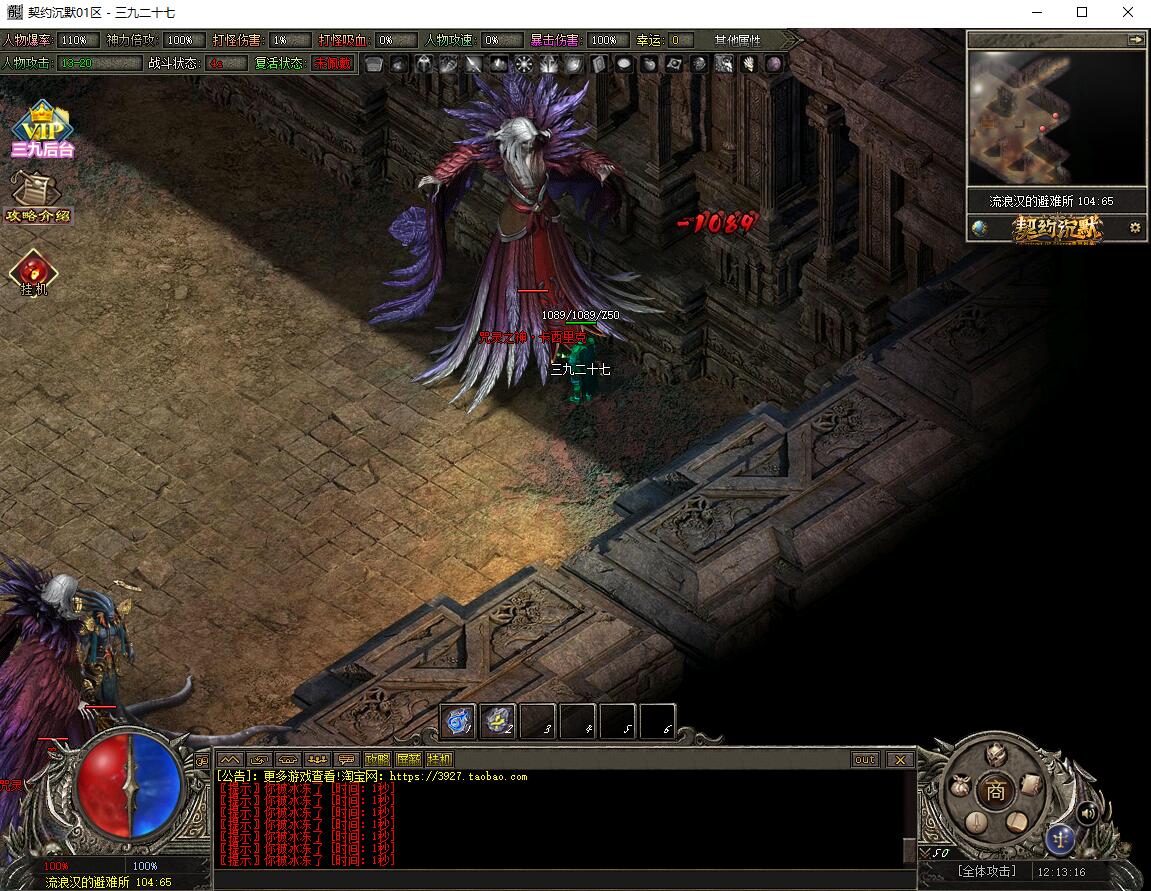Toggle the 挂机 auto-play icon on the left
This screenshot has height=891, width=1151.
click(33, 272)
